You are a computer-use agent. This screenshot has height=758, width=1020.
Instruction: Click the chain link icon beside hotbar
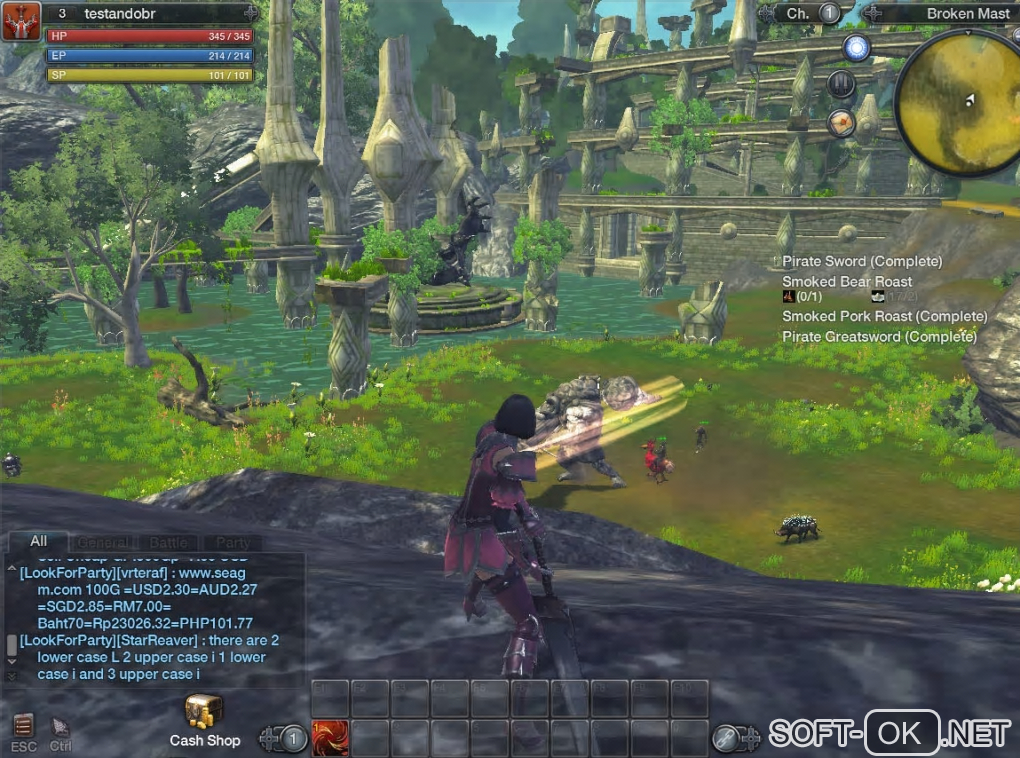725,738
